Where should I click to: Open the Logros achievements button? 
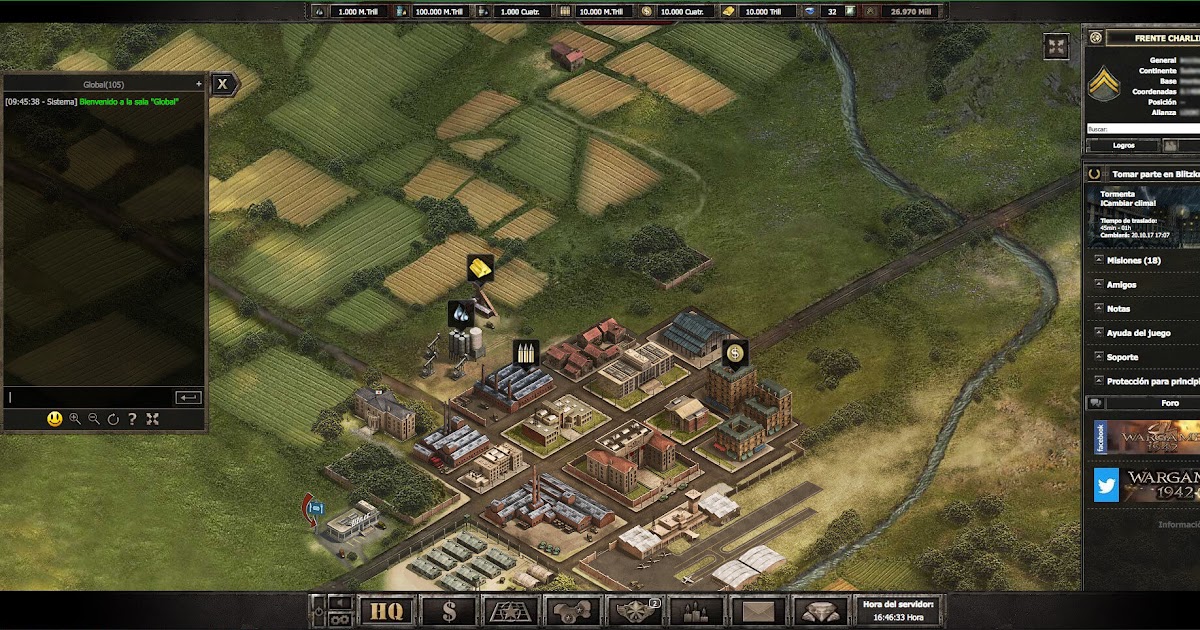click(1123, 145)
